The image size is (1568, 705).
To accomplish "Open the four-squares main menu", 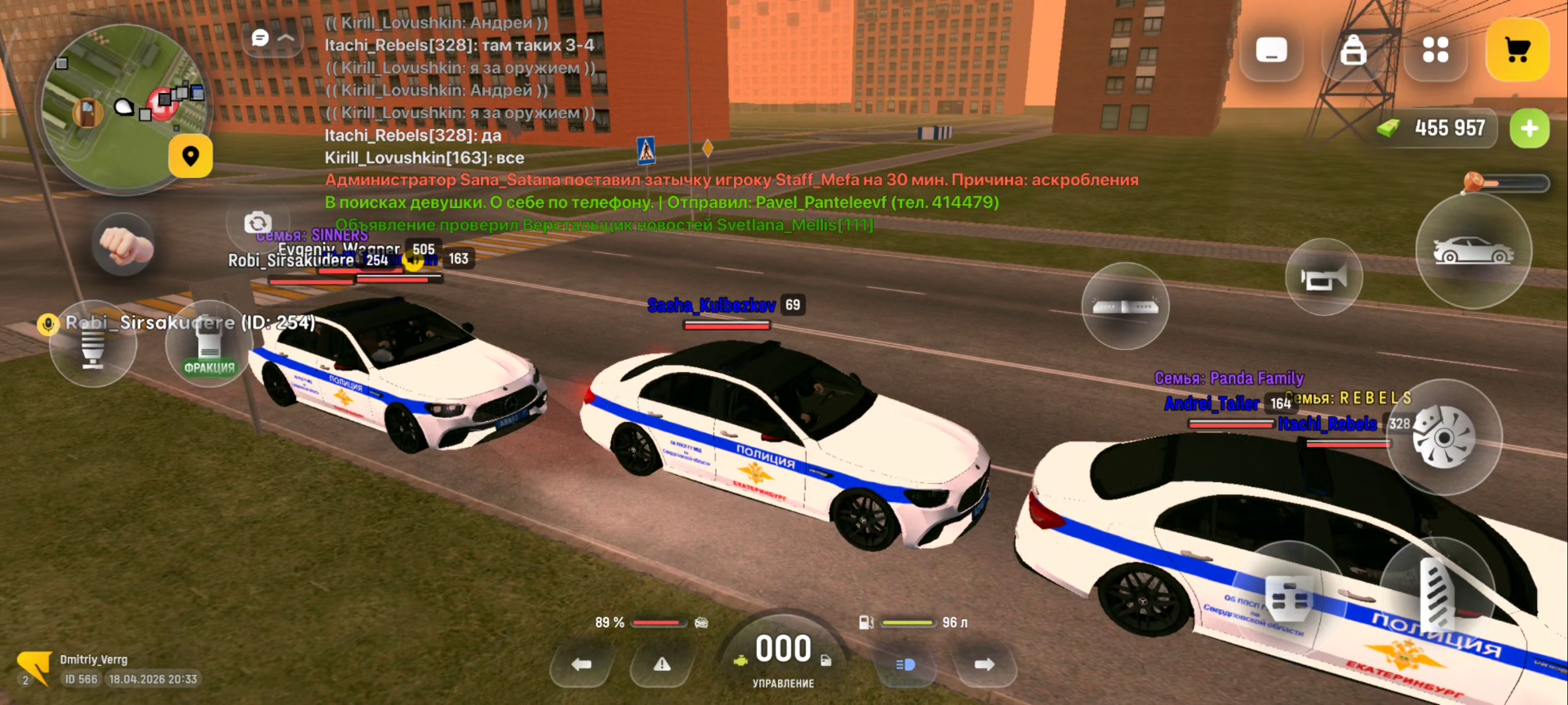I will click(x=1434, y=50).
